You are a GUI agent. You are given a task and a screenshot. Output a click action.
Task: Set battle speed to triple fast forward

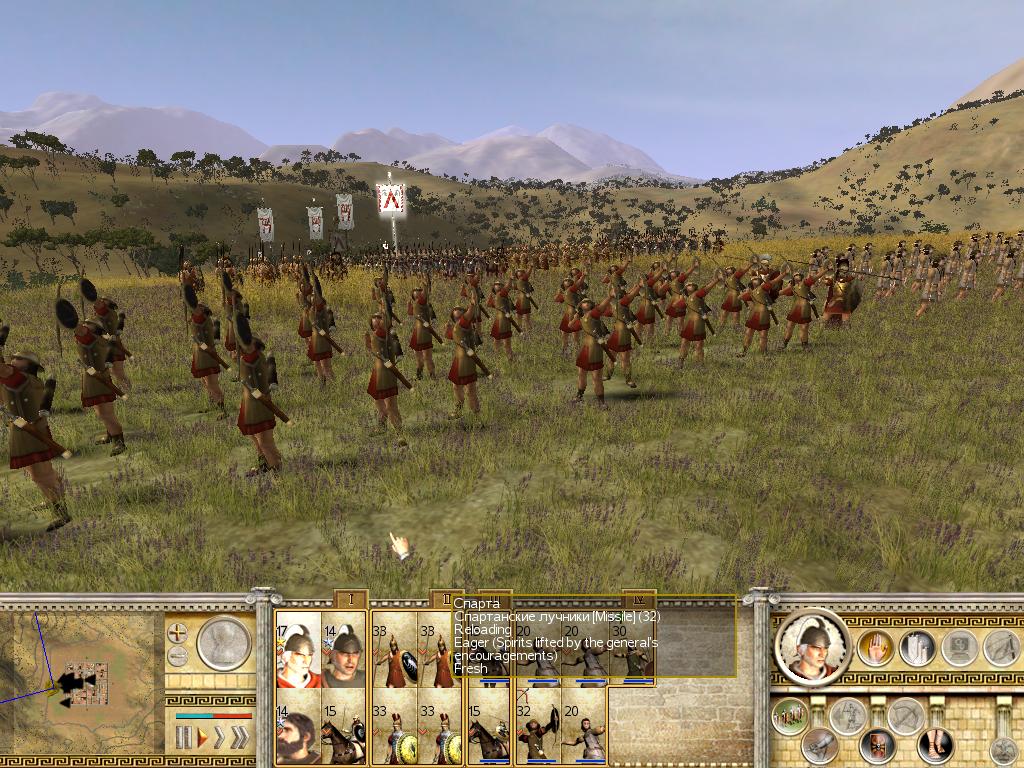point(240,738)
